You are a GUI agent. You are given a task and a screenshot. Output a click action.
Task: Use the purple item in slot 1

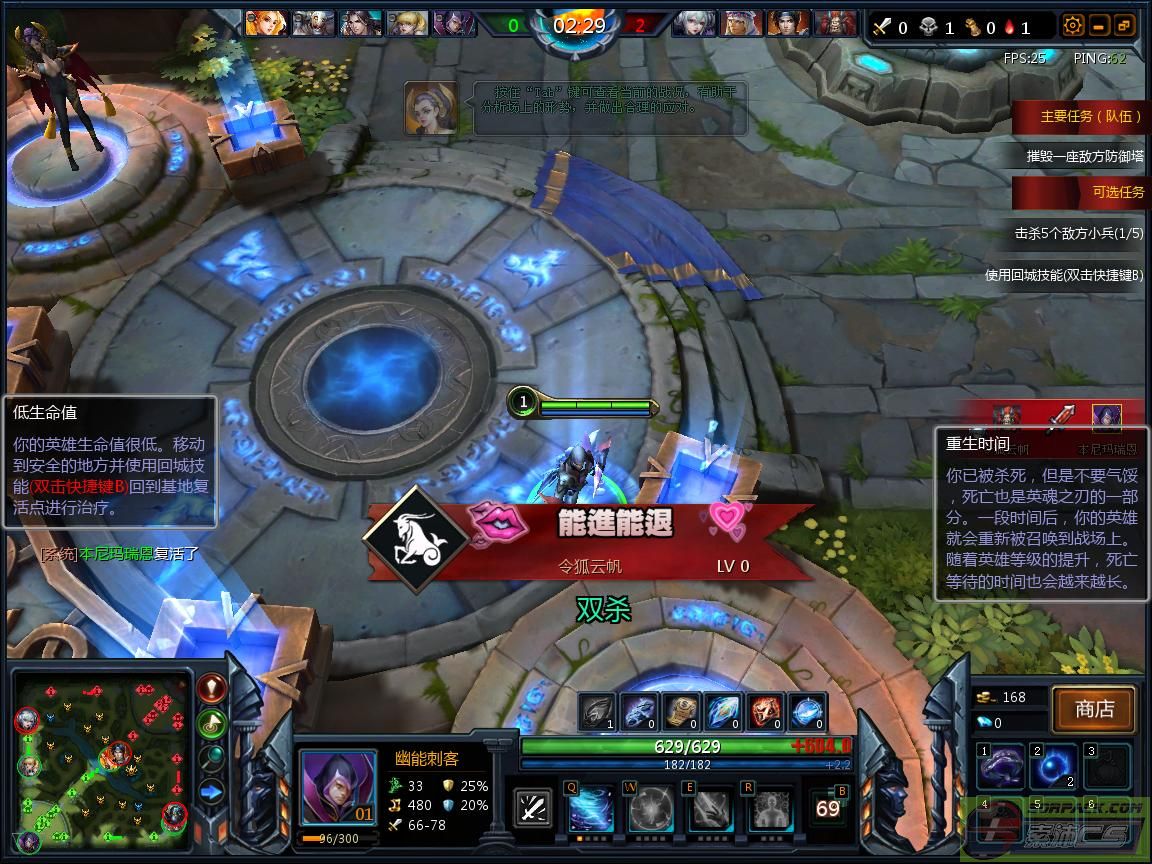click(1001, 766)
